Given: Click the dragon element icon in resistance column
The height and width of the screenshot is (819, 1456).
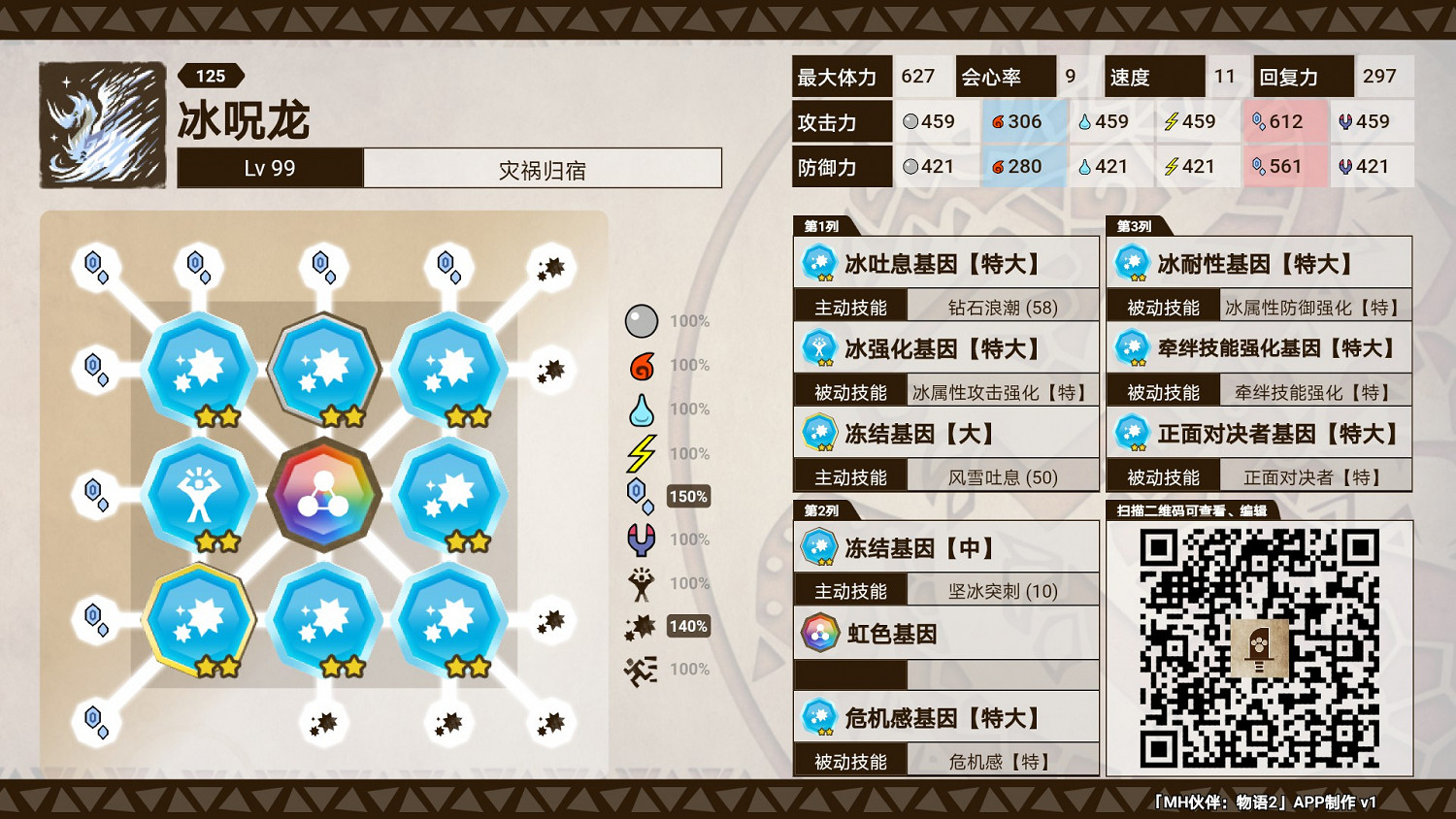Looking at the screenshot, I should [x=640, y=540].
